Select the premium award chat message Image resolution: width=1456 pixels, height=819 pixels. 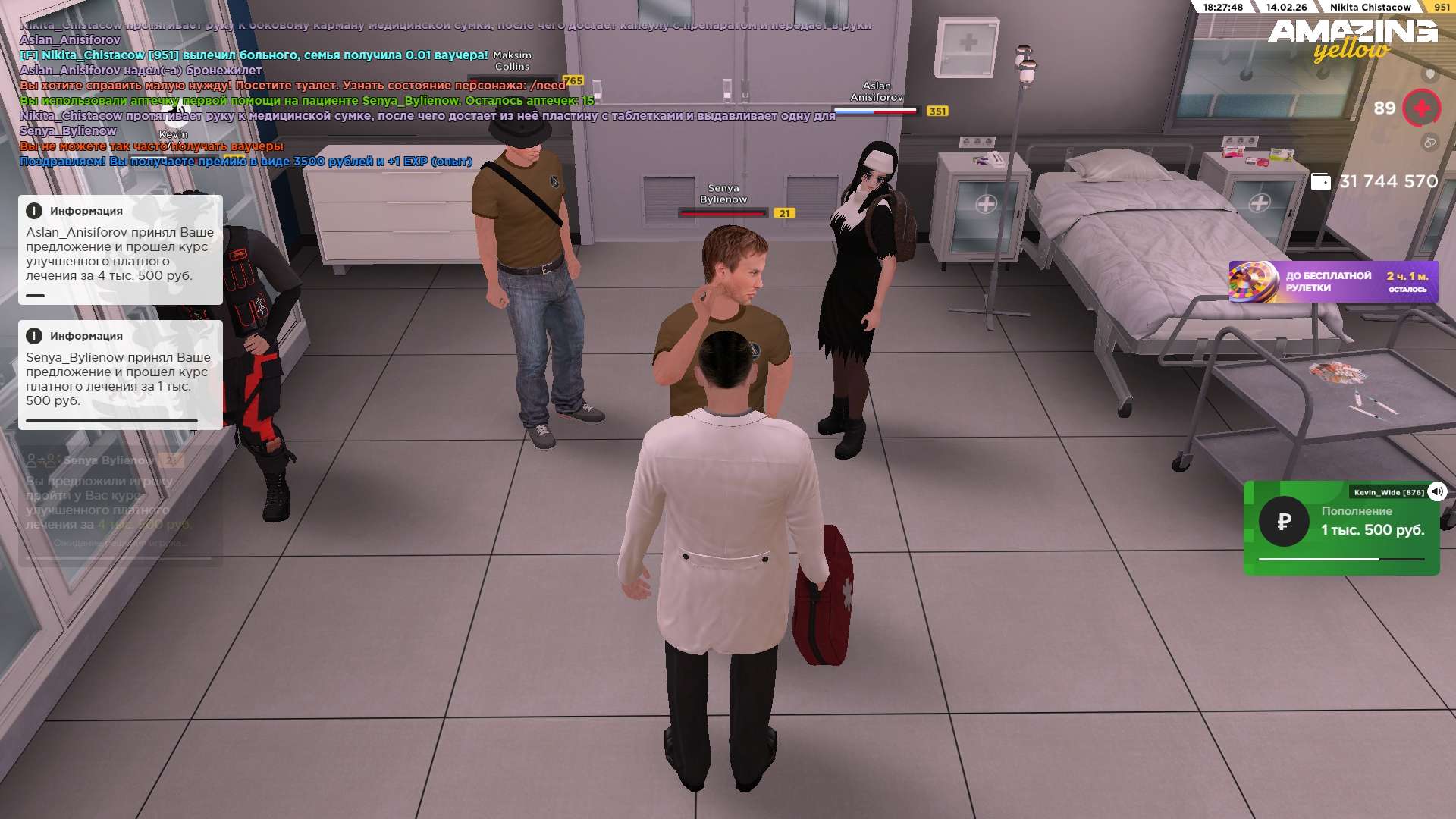pyautogui.click(x=246, y=162)
